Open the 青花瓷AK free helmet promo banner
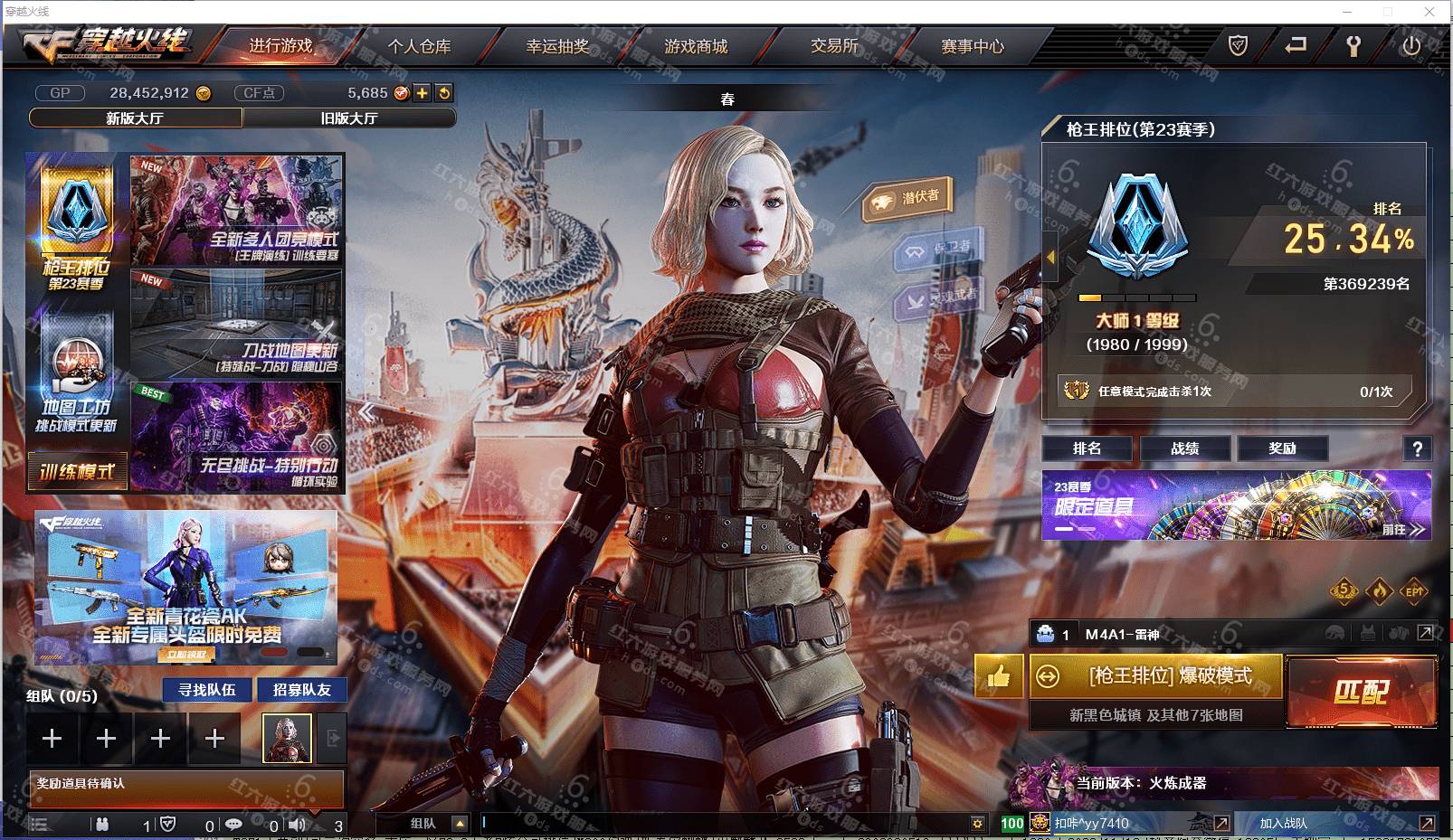Screen dimensions: 1453x840 click(186, 588)
